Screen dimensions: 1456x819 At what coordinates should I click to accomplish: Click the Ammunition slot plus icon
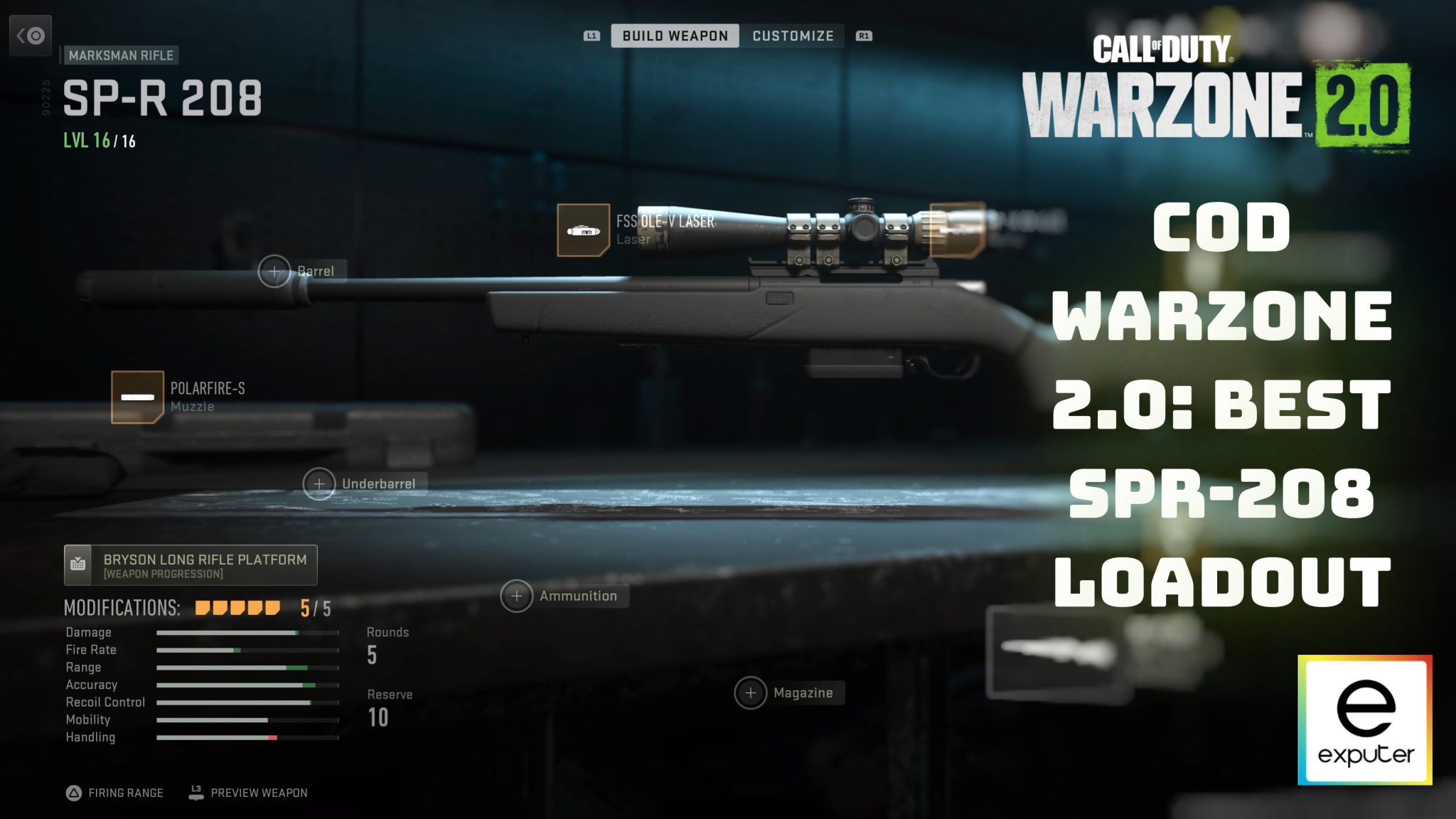pyautogui.click(x=517, y=596)
